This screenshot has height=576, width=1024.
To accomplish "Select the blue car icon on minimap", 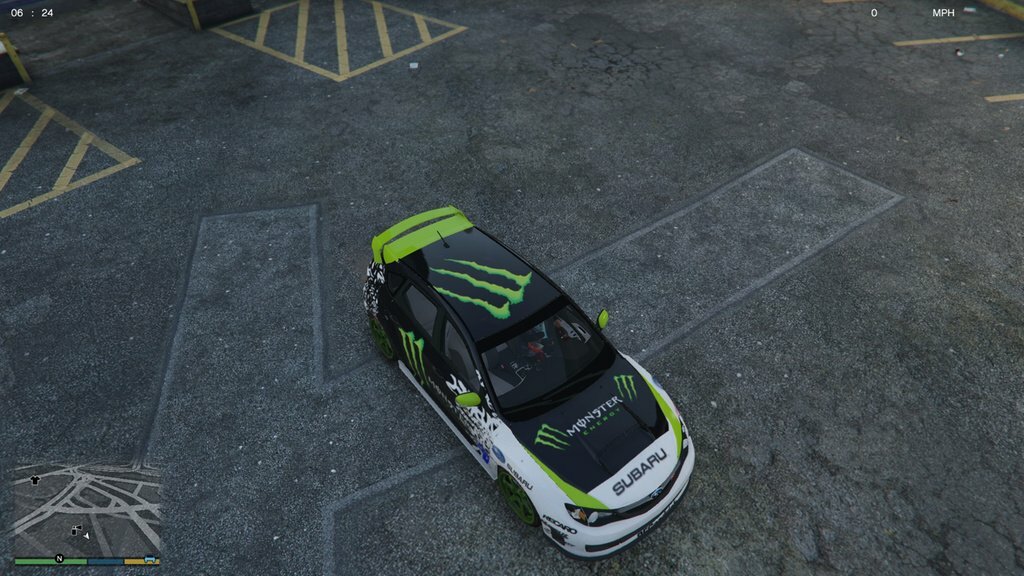I will 149,558.
